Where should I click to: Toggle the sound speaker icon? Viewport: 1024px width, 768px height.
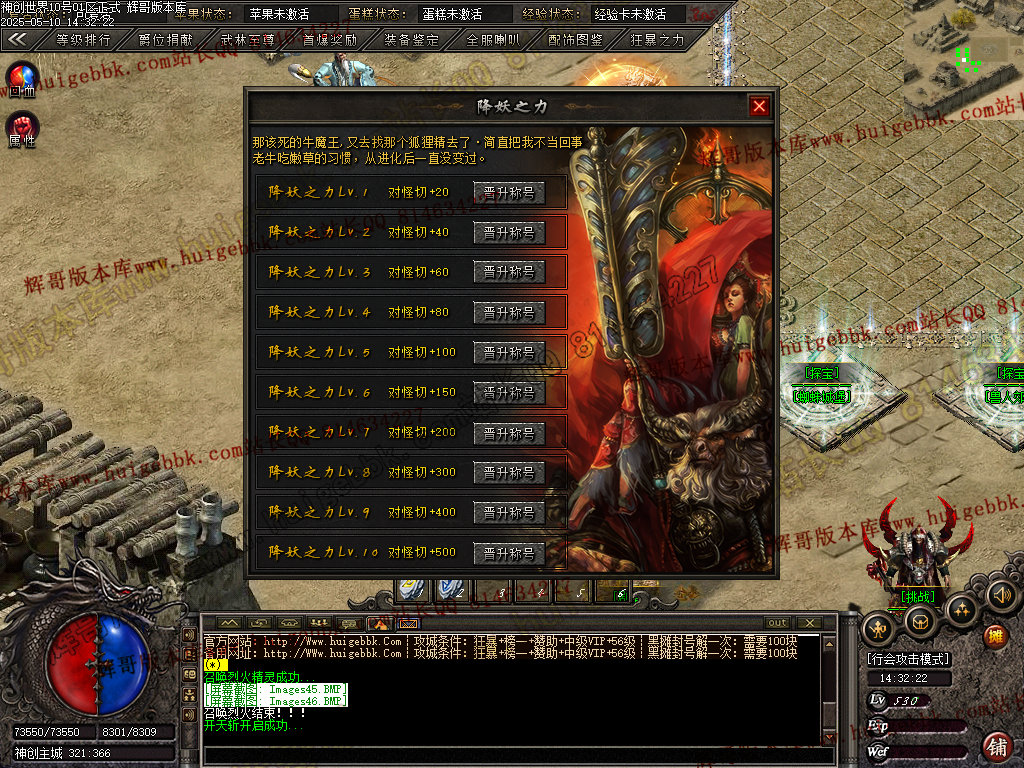(x=1003, y=596)
